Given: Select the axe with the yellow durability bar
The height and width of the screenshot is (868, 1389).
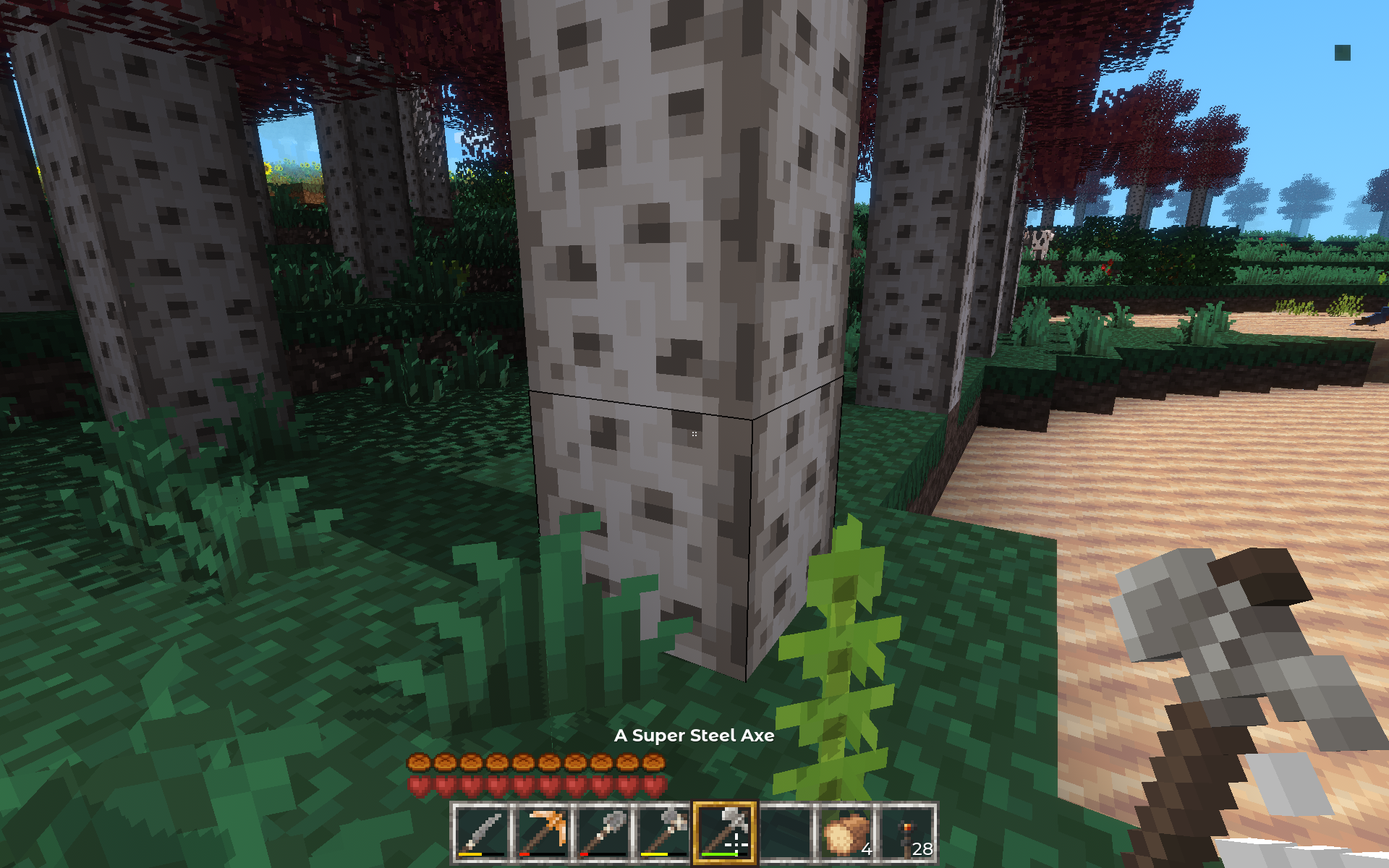Looking at the screenshot, I should point(663,833).
